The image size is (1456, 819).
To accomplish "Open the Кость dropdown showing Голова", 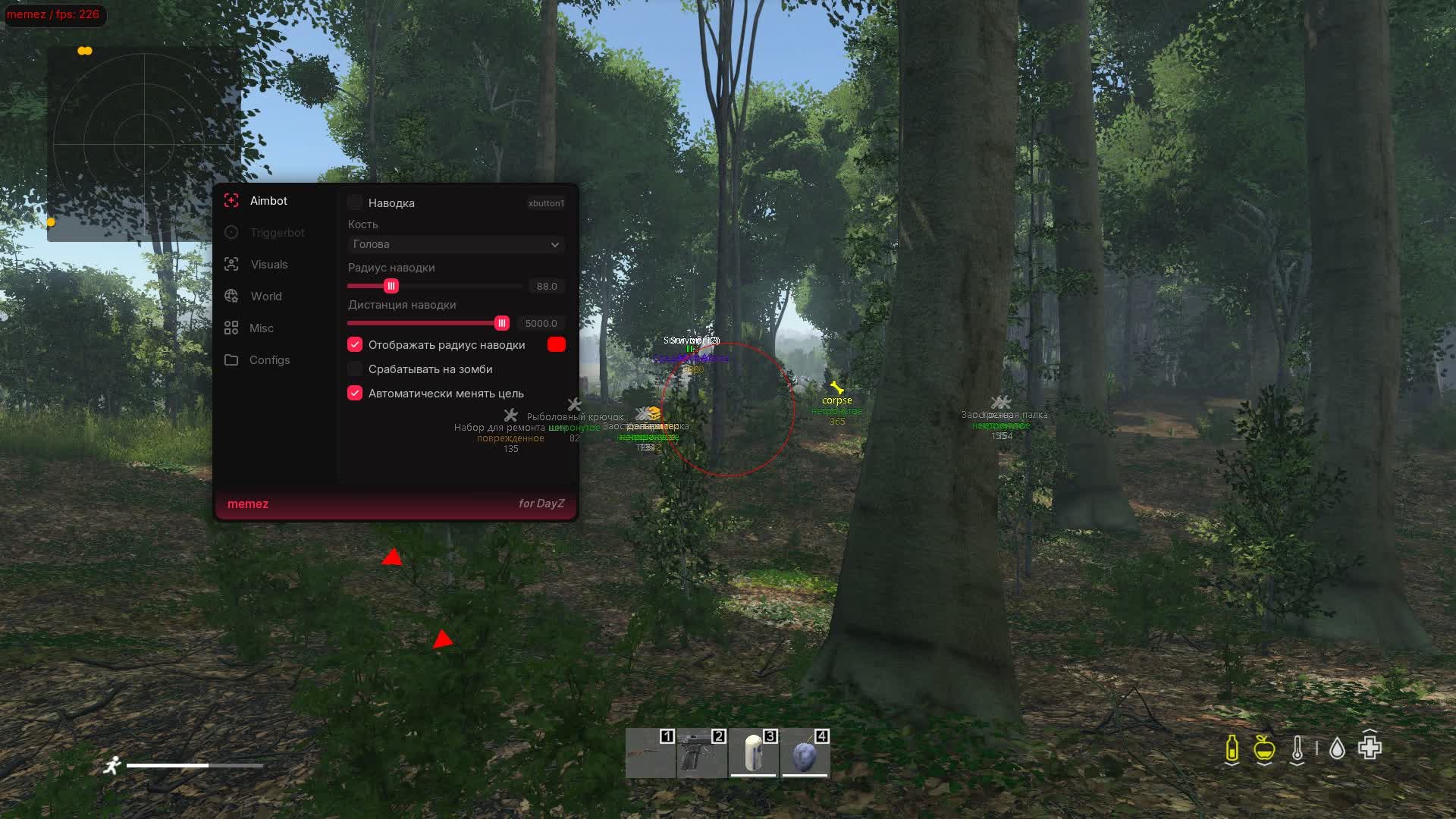I will [x=455, y=244].
